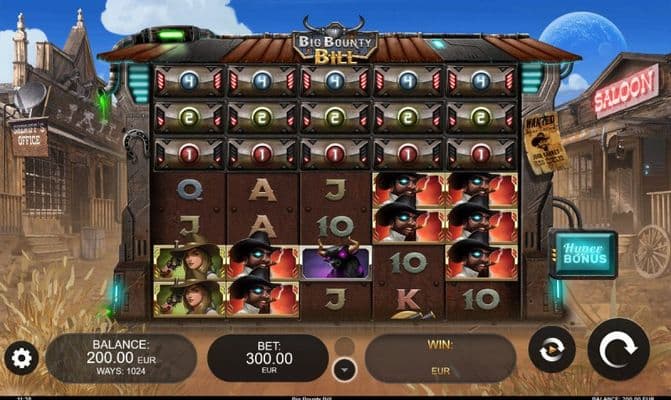Open the bet amount panel

tap(267, 357)
